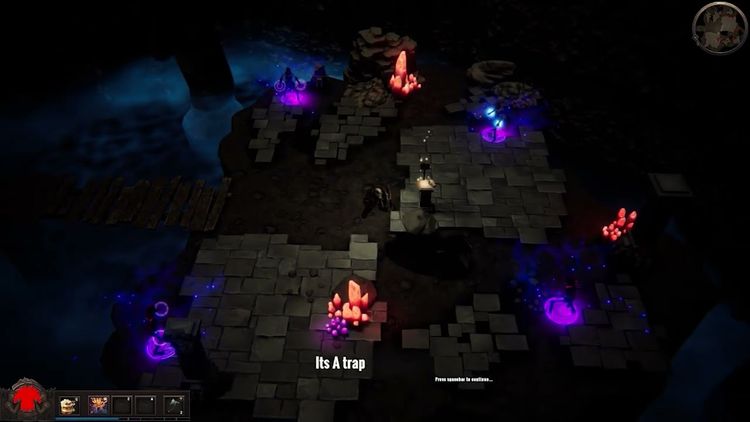The height and width of the screenshot is (422, 750).
Task: Activate the fiery orange ability in the hotbar
Action: [x=98, y=405]
